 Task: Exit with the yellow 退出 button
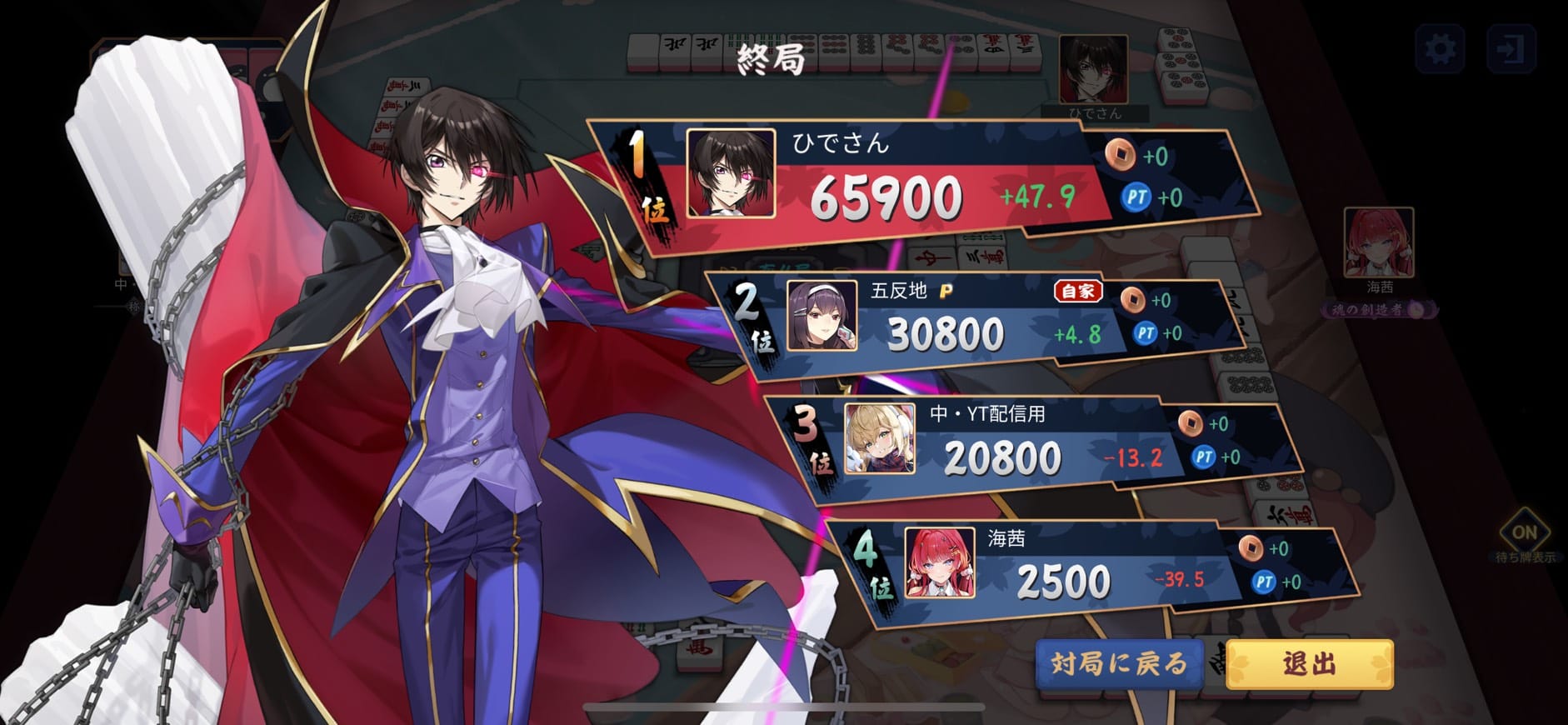1309,663
